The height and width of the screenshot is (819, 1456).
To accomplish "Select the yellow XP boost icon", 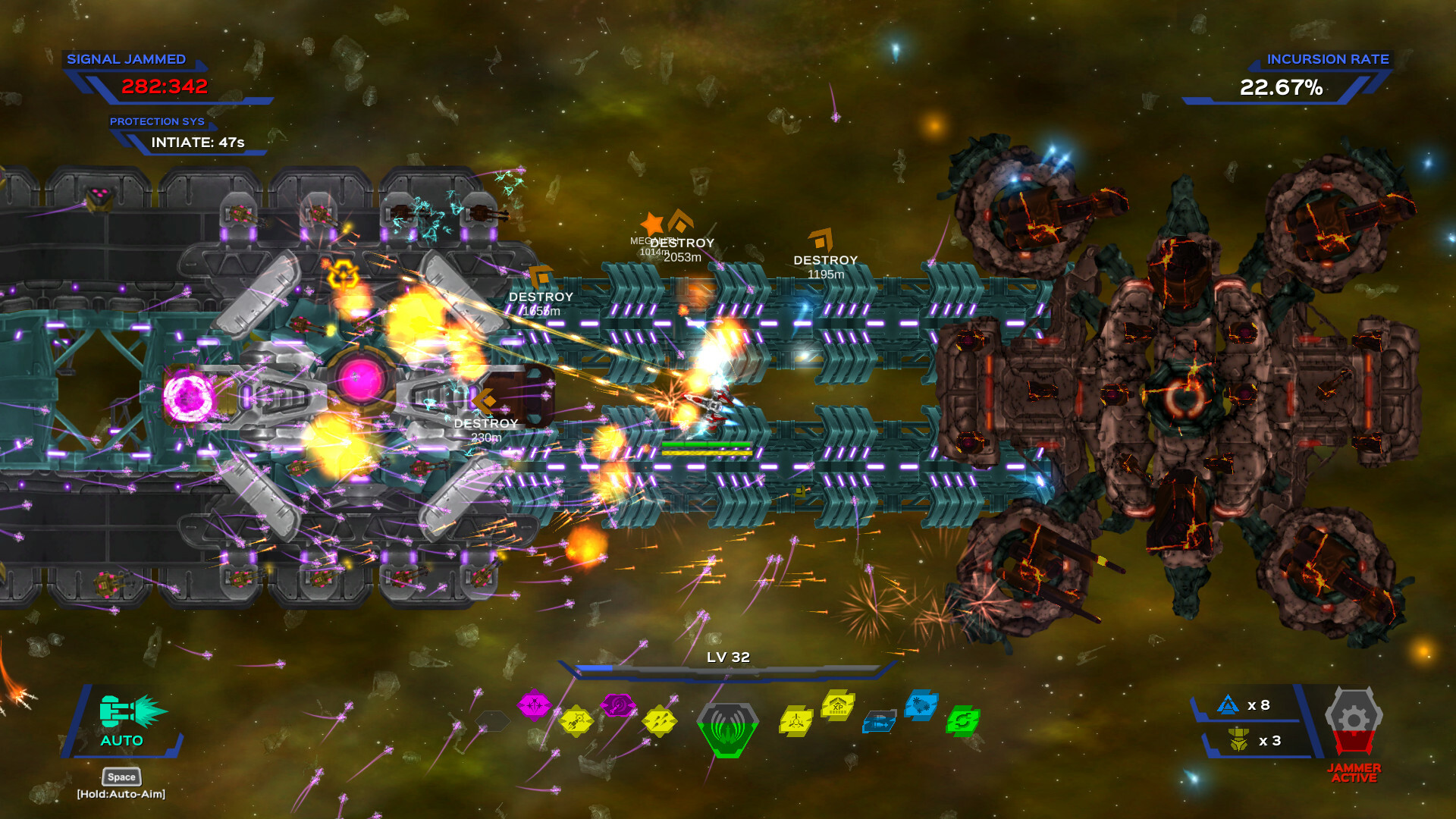I will (x=838, y=708).
